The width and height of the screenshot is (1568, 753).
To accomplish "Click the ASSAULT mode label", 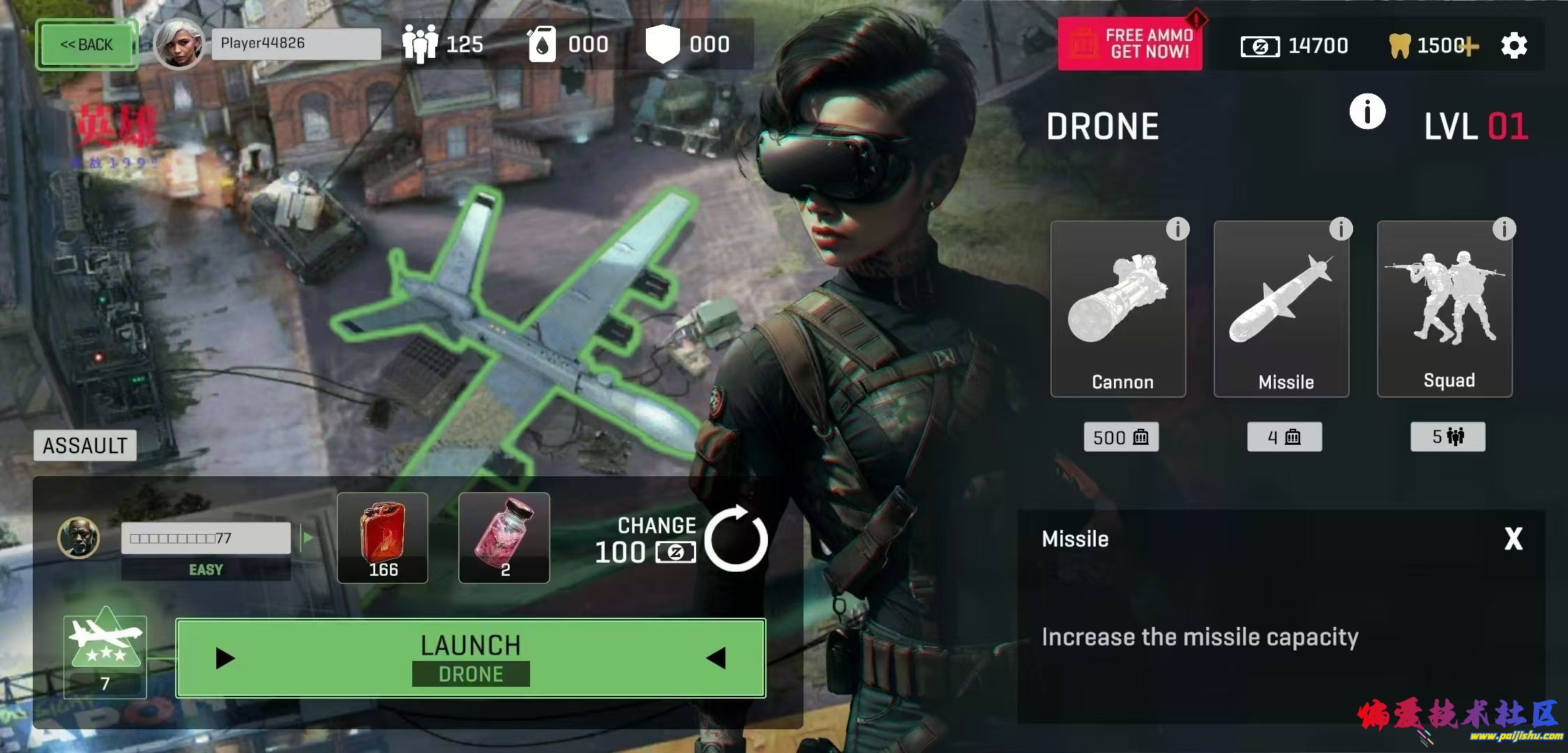I will click(x=85, y=446).
